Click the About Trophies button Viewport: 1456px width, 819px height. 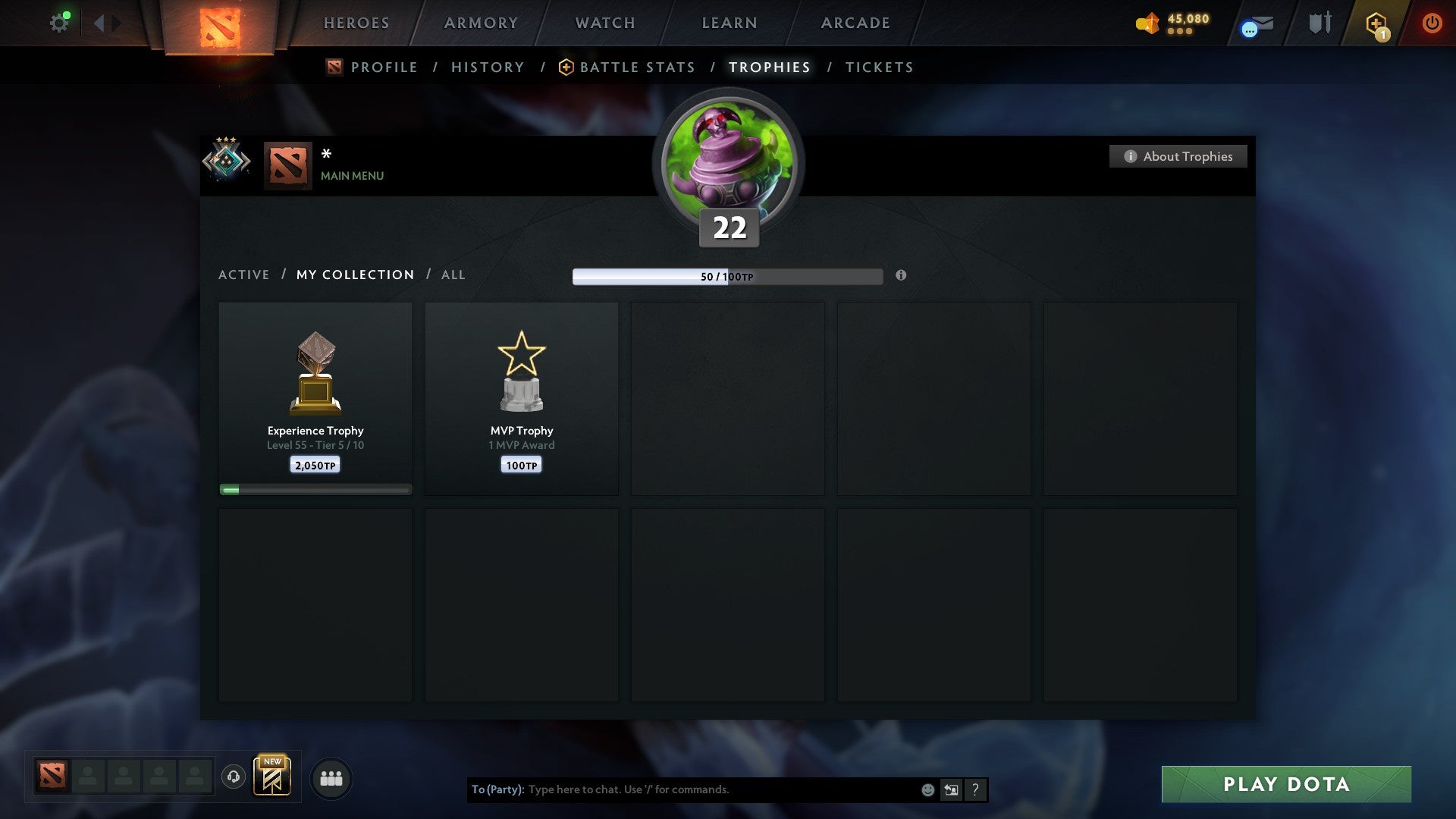point(1178,156)
